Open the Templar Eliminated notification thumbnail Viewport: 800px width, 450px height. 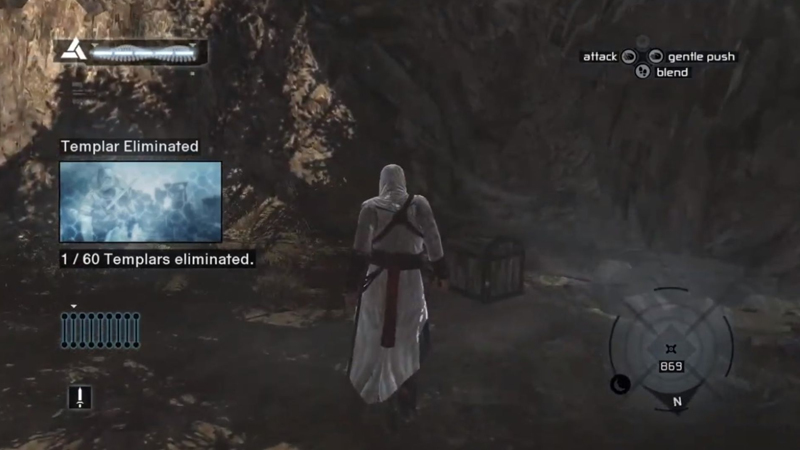tap(140, 202)
